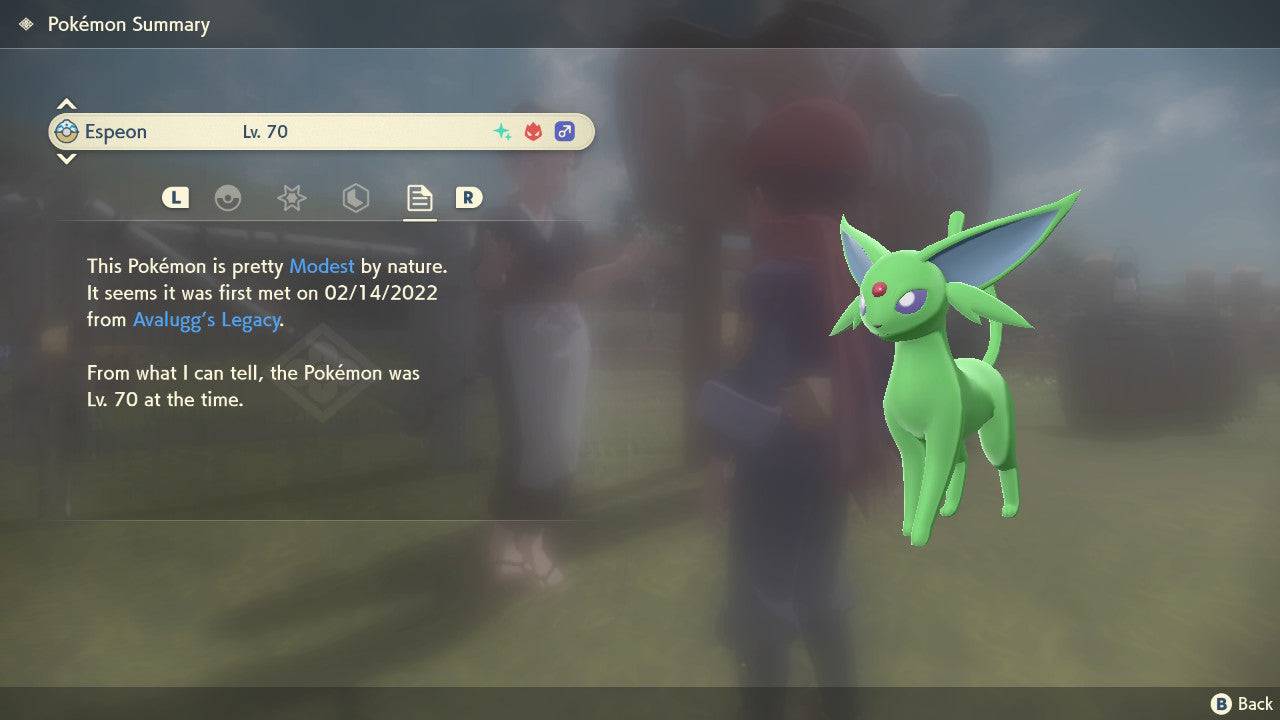Switch to the trainer memo document tab

click(x=419, y=197)
